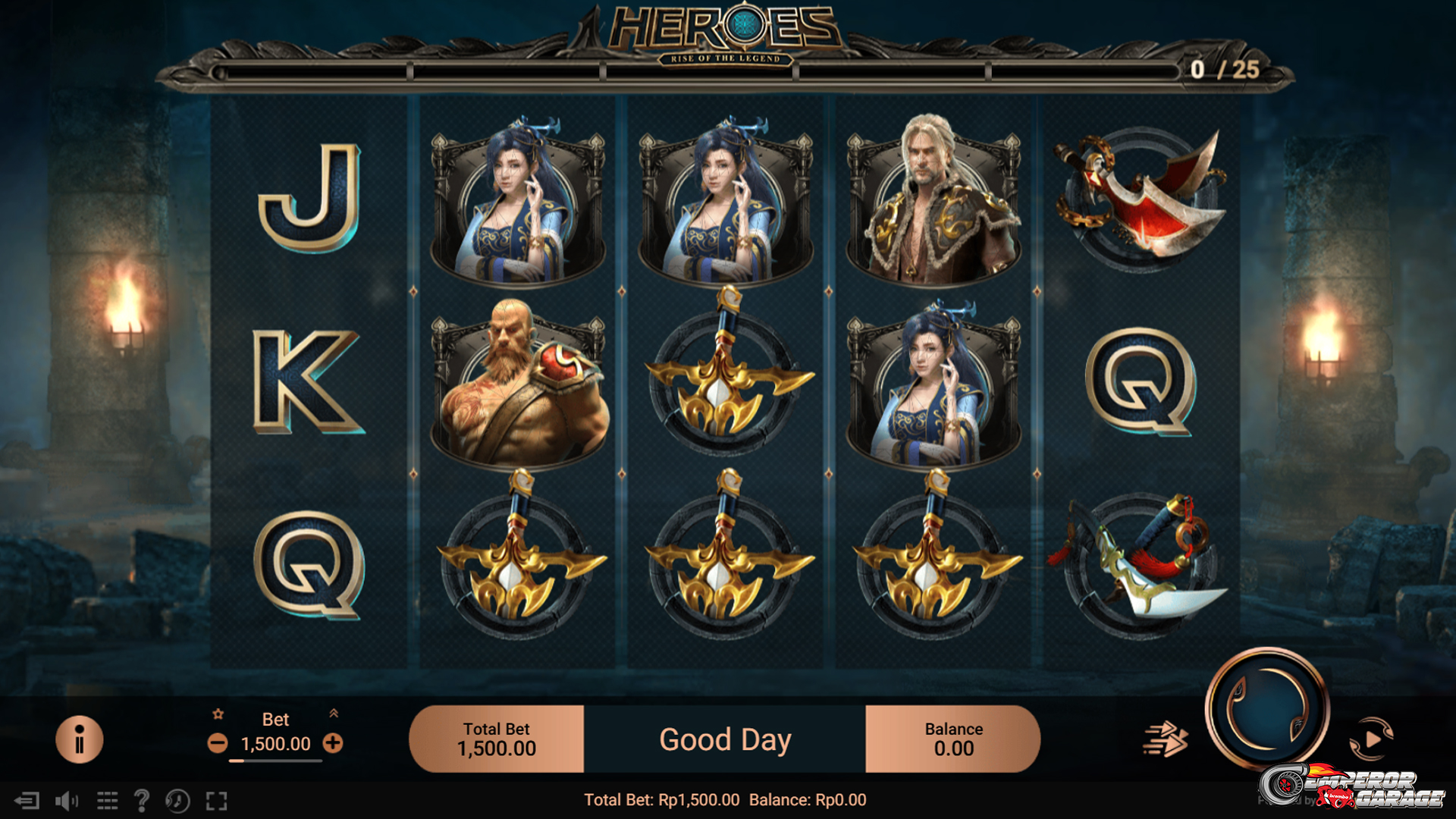The width and height of the screenshot is (1456, 819).
Task: Exit the game via the back-arrow icon
Action: pos(27,801)
